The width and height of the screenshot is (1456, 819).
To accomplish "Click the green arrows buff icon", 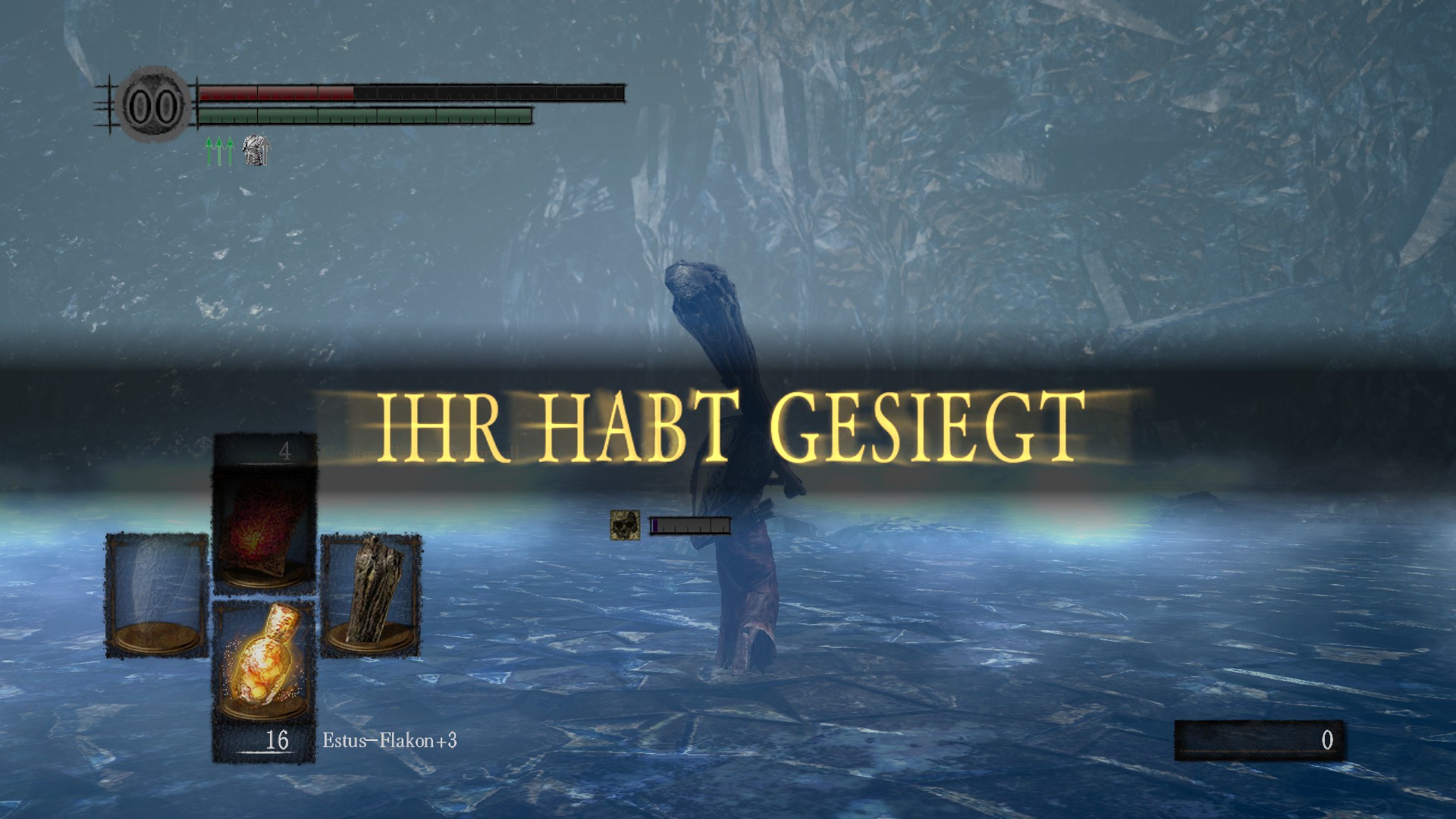I will pos(219,150).
